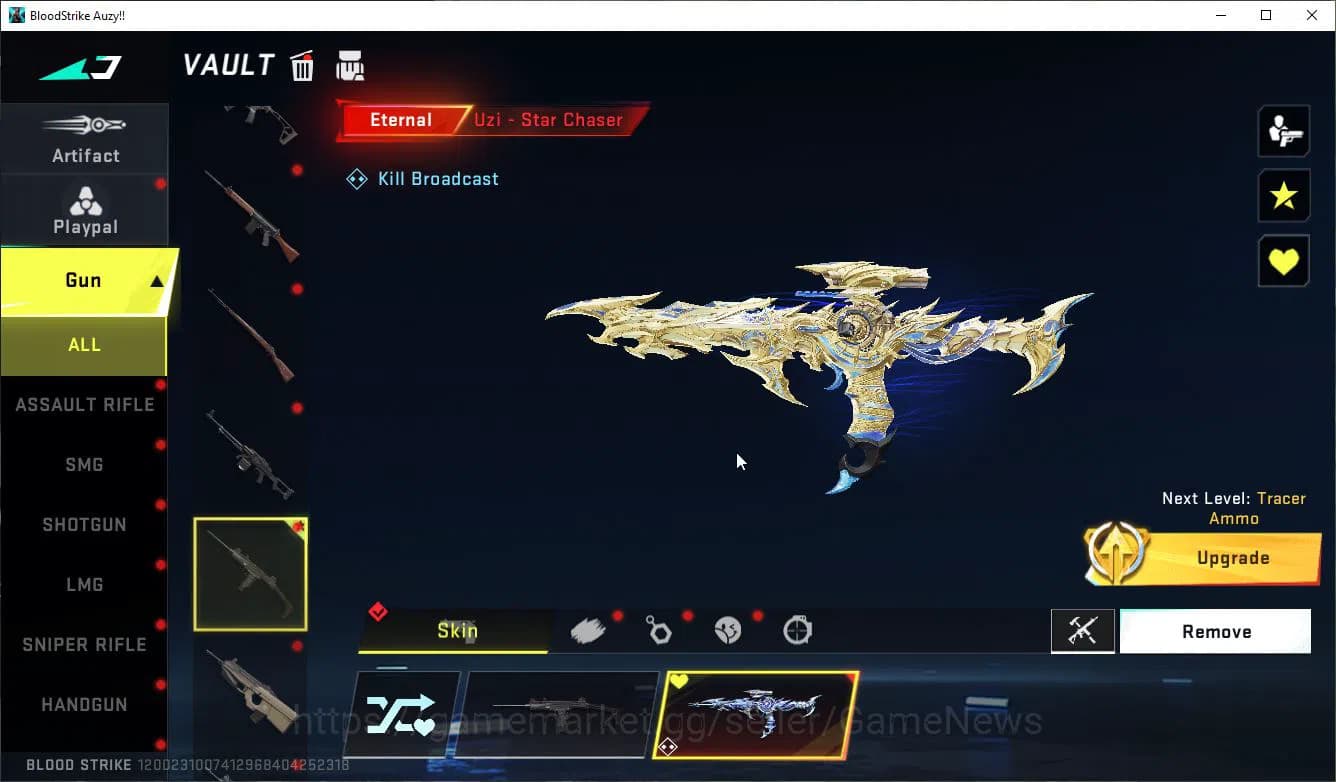Open the charm attachment slot icon

pos(659,629)
